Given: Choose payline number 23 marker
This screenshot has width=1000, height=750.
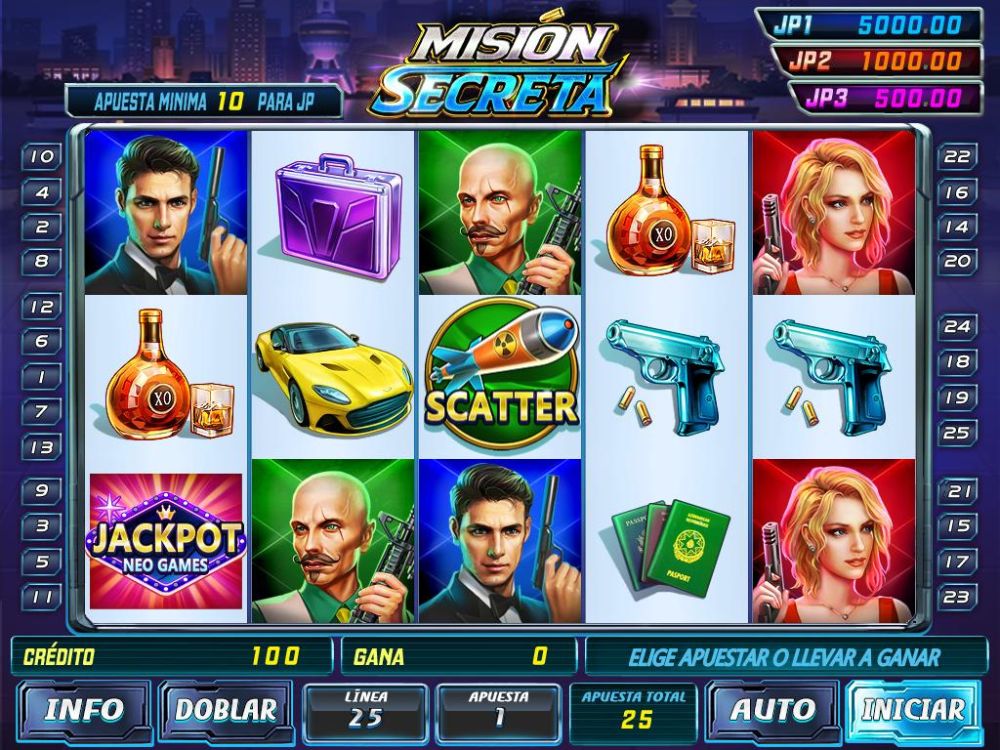Looking at the screenshot, I should [957, 597].
